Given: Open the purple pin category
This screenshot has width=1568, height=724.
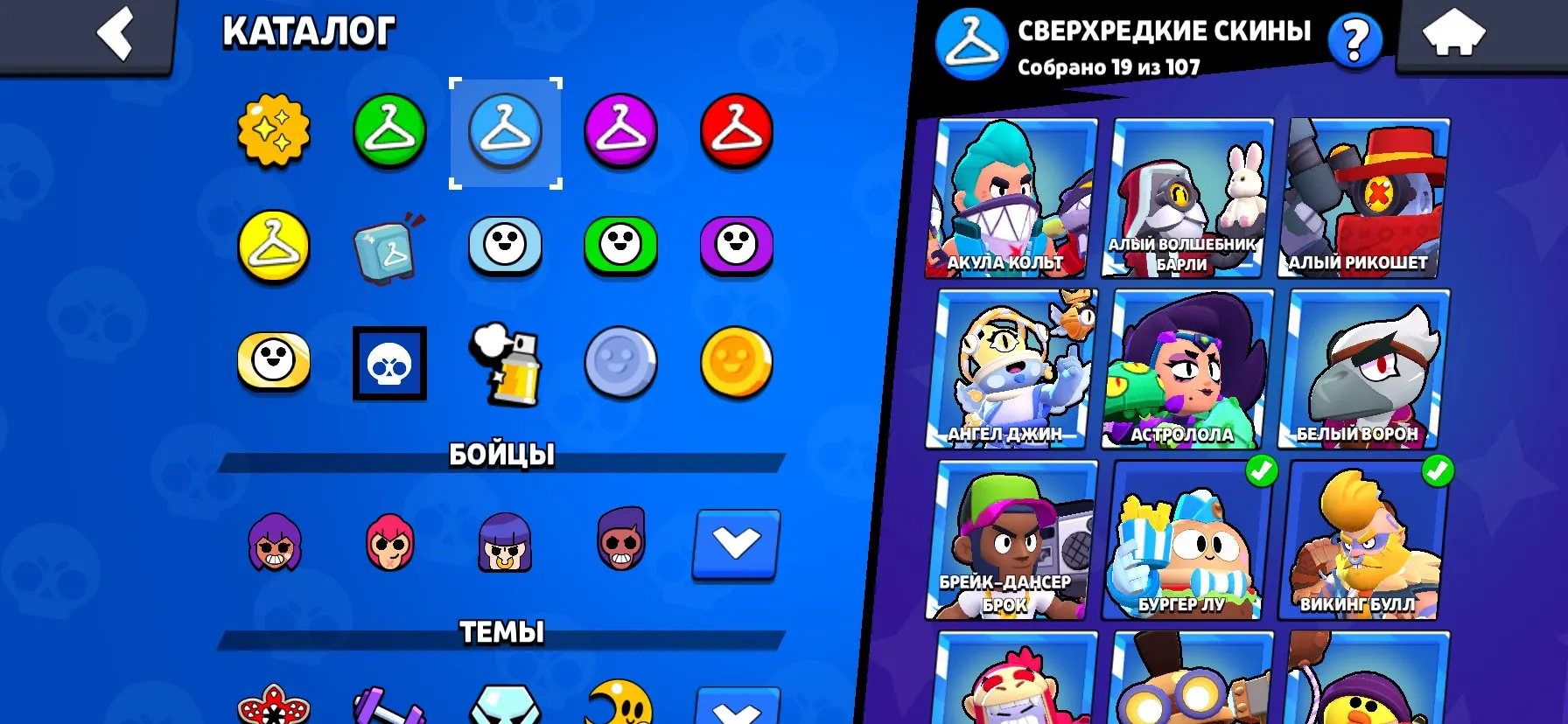Looking at the screenshot, I should pyautogui.click(x=738, y=247).
